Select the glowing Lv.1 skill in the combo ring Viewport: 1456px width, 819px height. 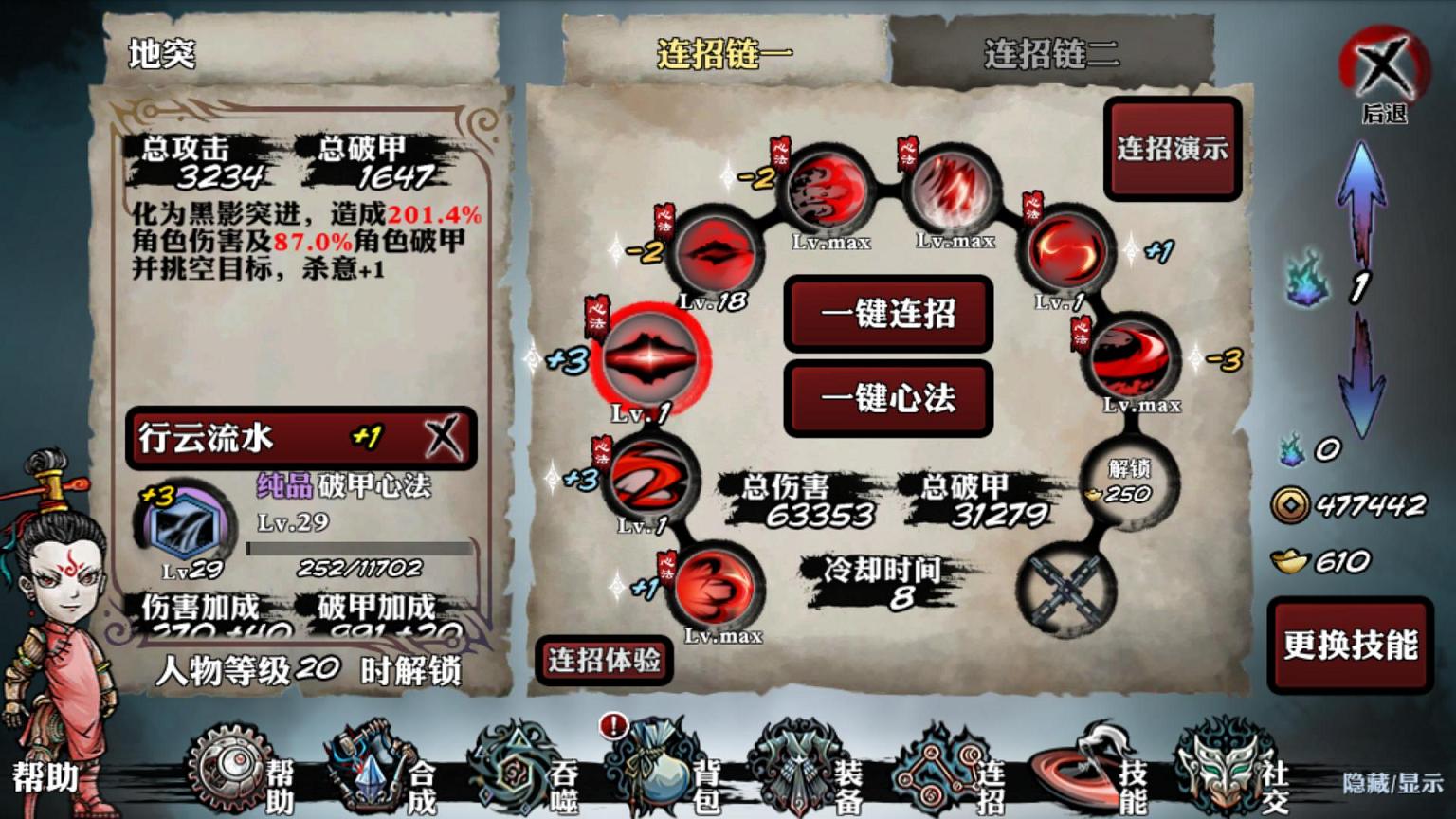(x=650, y=360)
